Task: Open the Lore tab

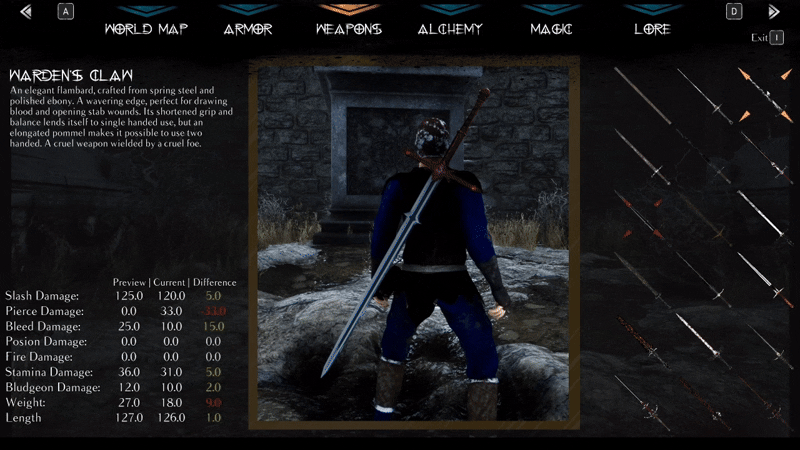Action: pyautogui.click(x=652, y=28)
